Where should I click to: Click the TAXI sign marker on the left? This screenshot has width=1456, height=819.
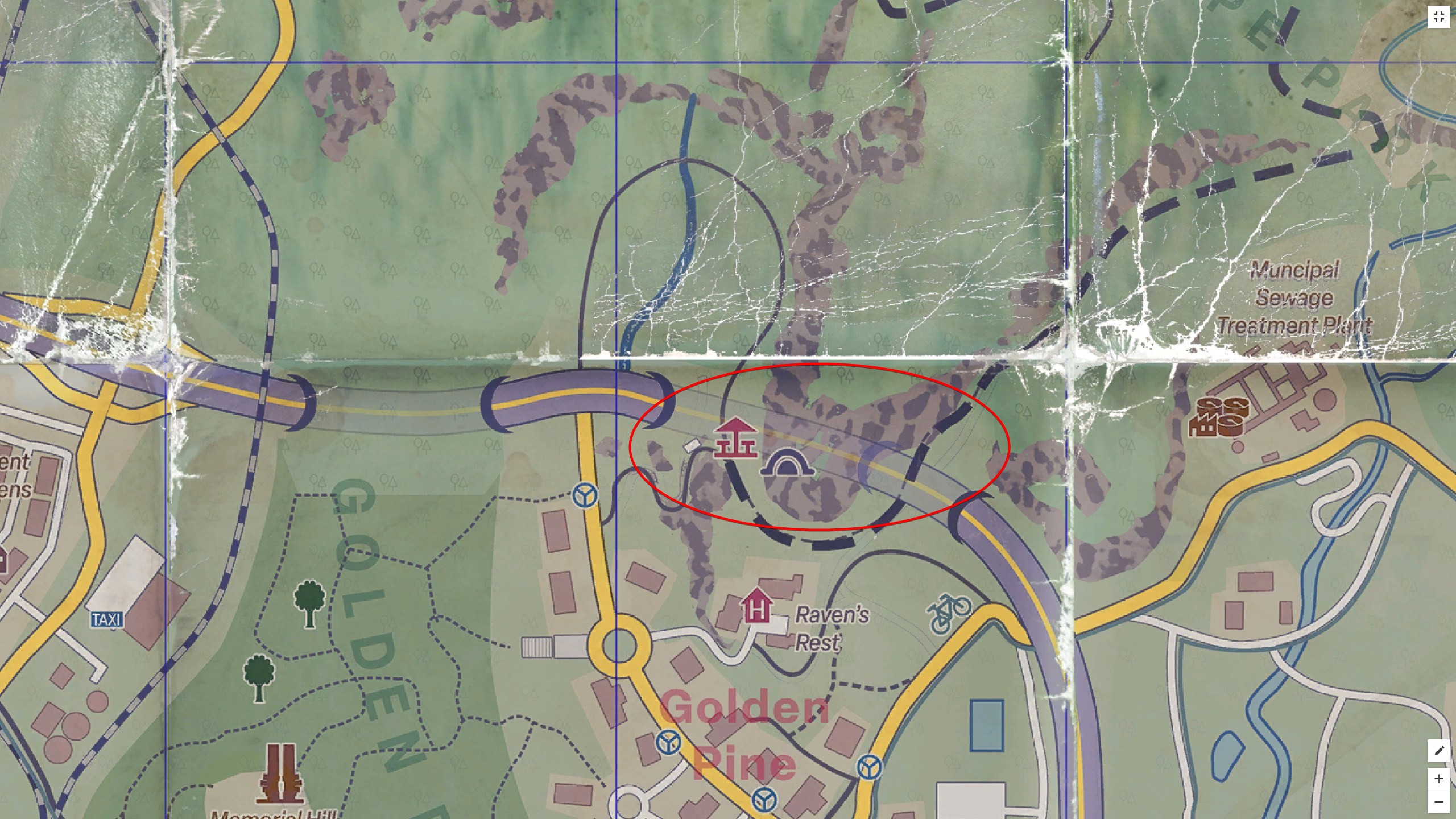pos(106,619)
